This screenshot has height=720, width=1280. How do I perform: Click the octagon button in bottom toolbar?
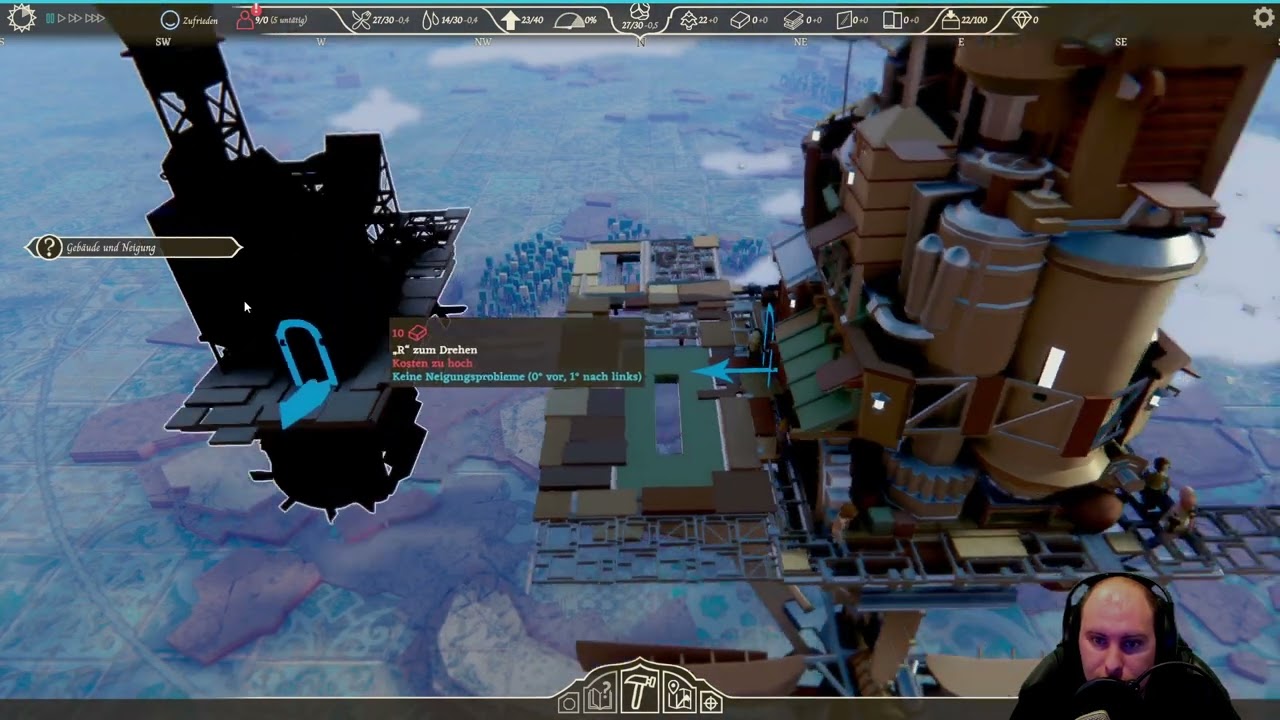point(568,703)
